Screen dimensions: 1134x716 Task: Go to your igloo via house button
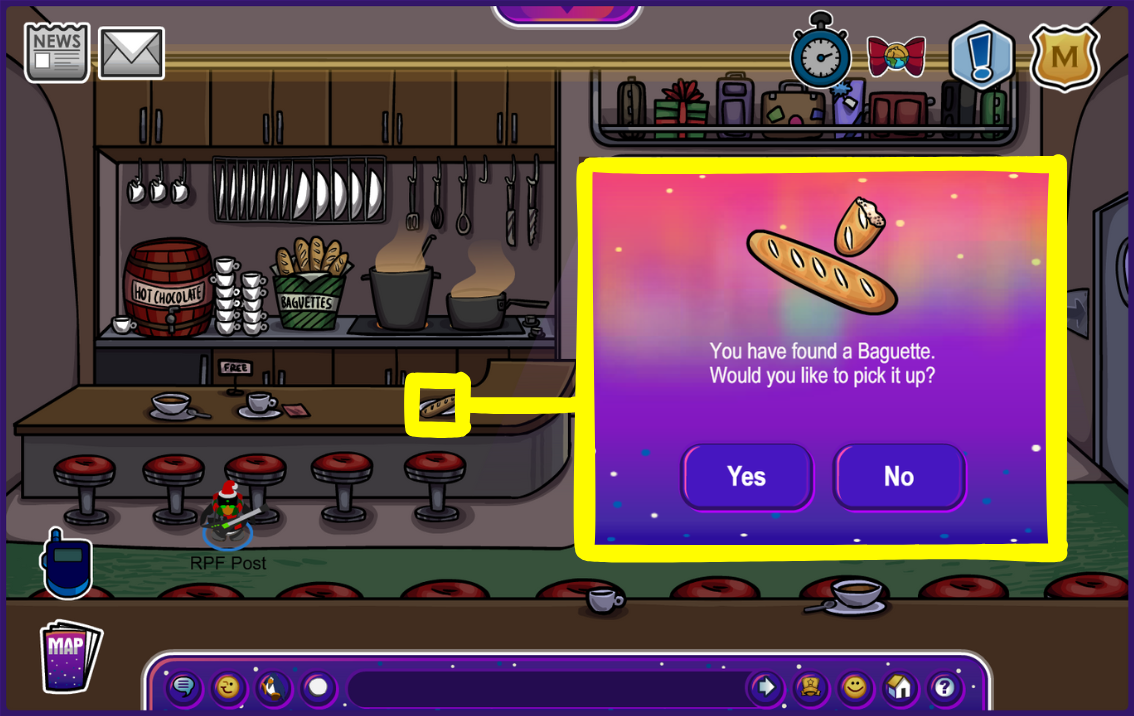[x=899, y=687]
